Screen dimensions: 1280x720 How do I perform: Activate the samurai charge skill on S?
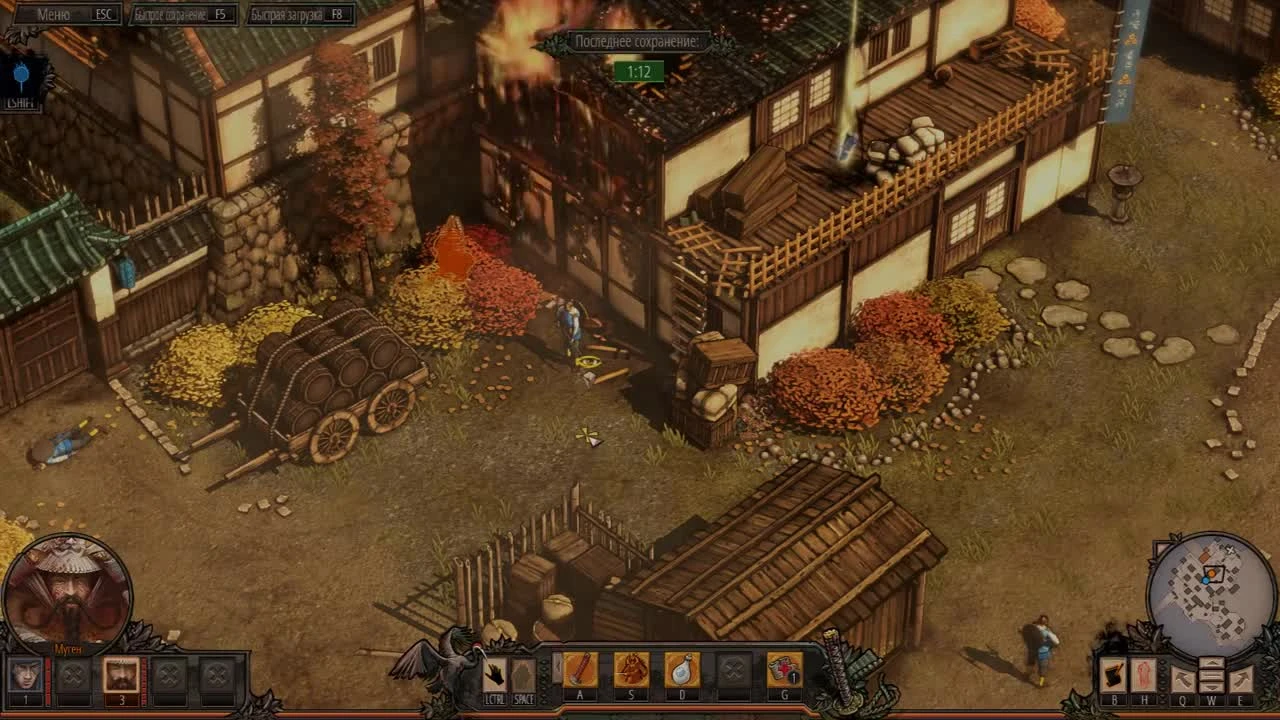click(631, 670)
